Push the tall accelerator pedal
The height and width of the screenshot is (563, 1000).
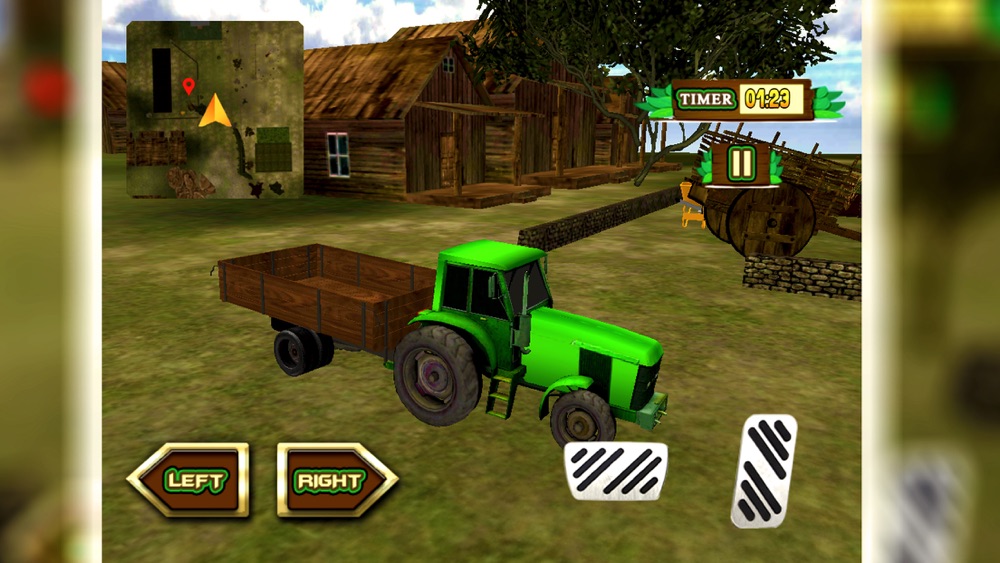pyautogui.click(x=764, y=470)
